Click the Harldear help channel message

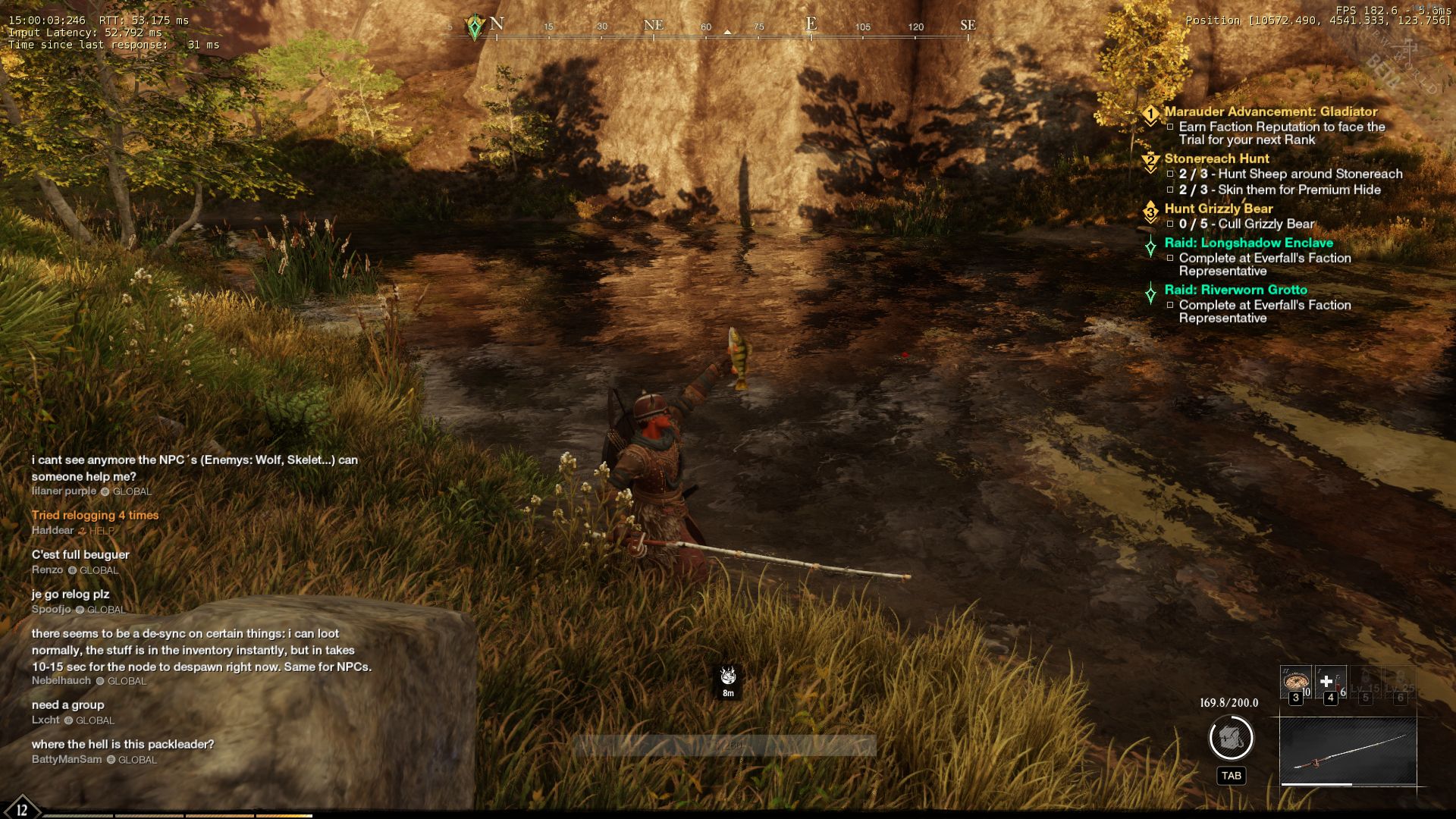95,515
